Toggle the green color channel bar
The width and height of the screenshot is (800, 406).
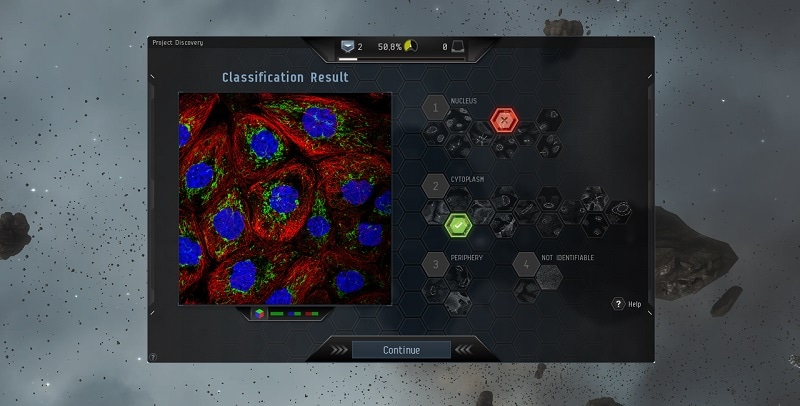point(277,314)
